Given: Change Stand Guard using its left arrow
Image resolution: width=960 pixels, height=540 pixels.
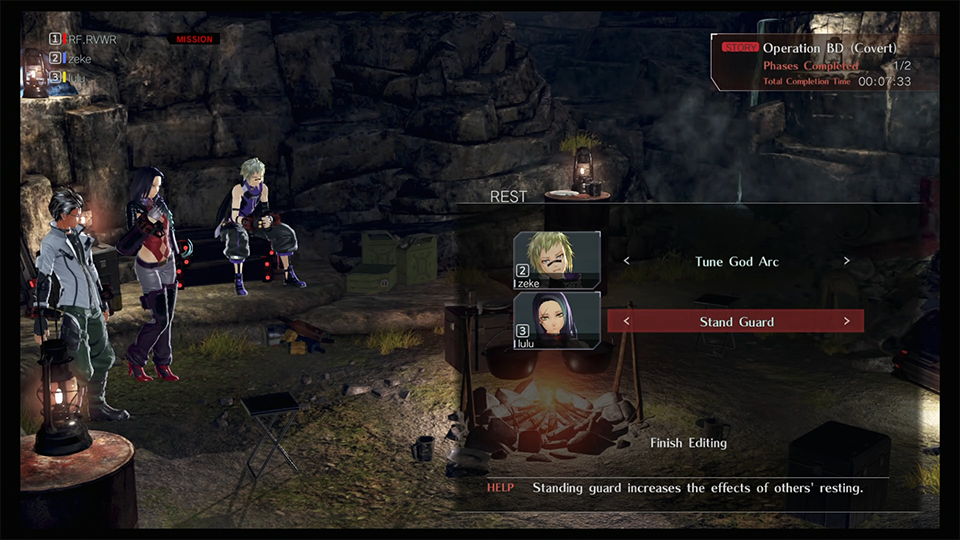Looking at the screenshot, I should (627, 322).
